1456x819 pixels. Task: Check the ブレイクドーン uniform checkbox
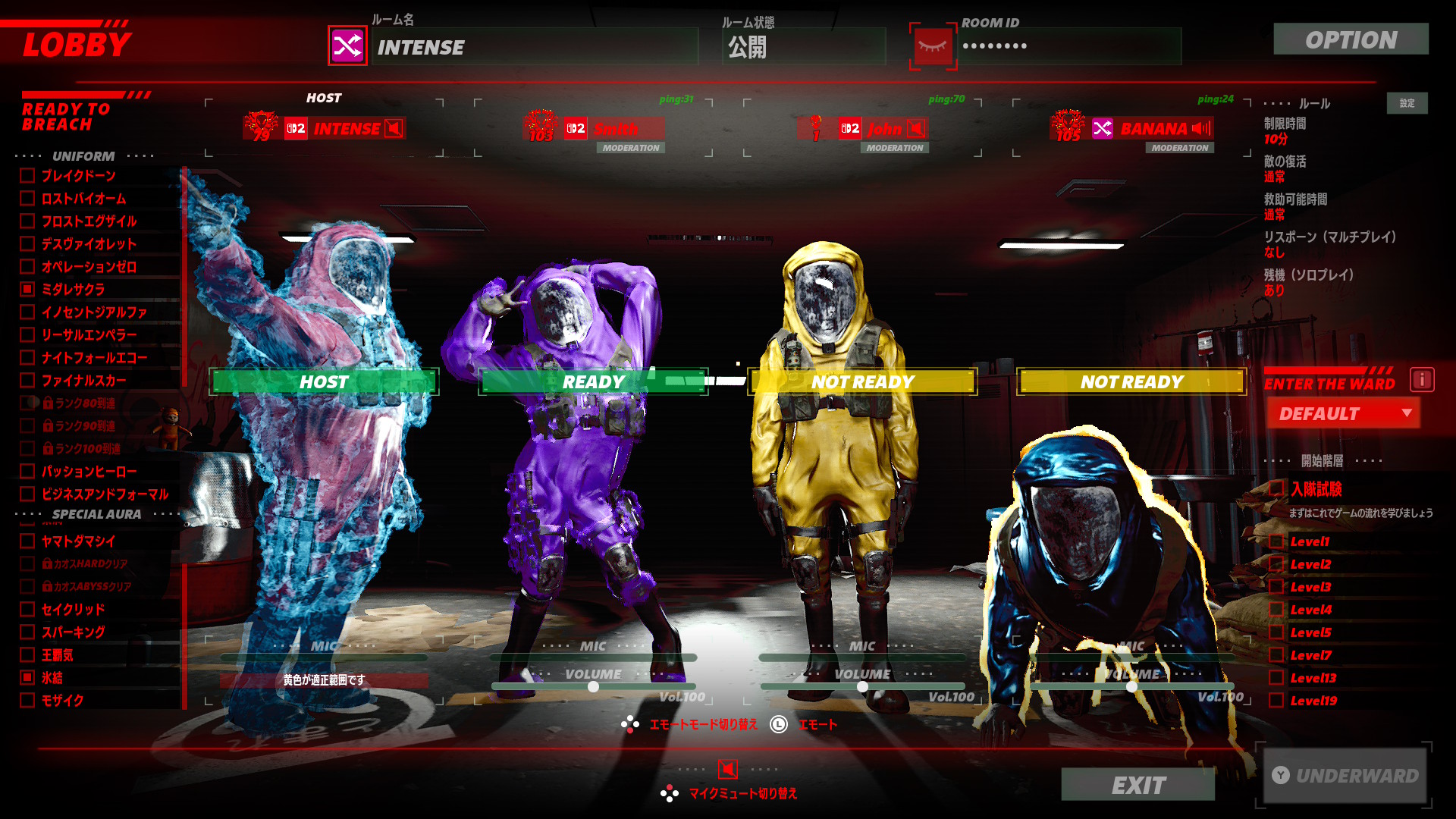[x=26, y=176]
